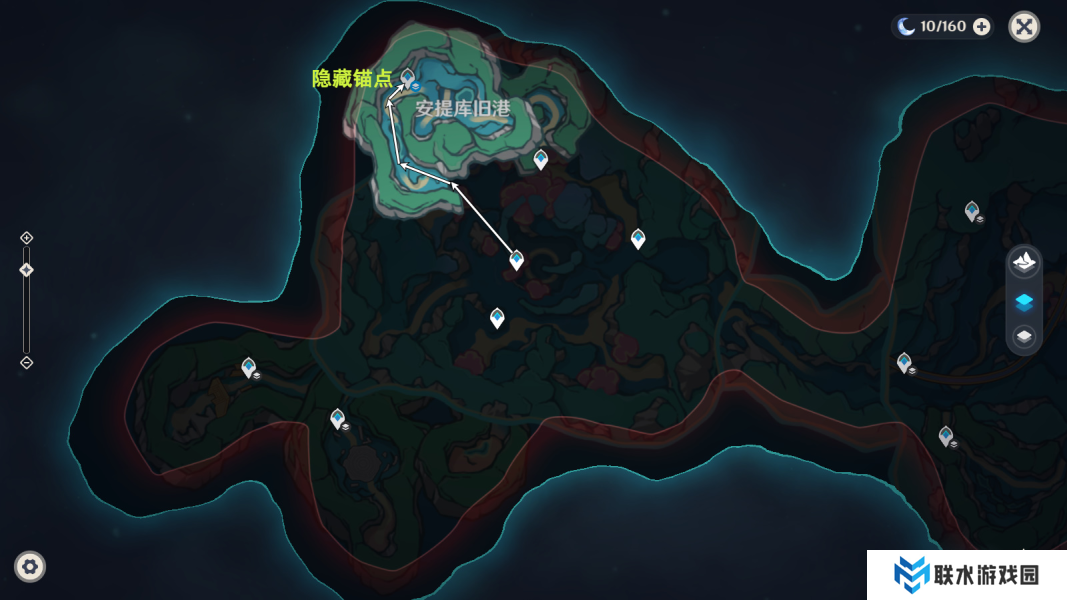The width and height of the screenshot is (1067, 600).
Task: Switch to the surface layer mountain icon
Action: pyautogui.click(x=1024, y=264)
